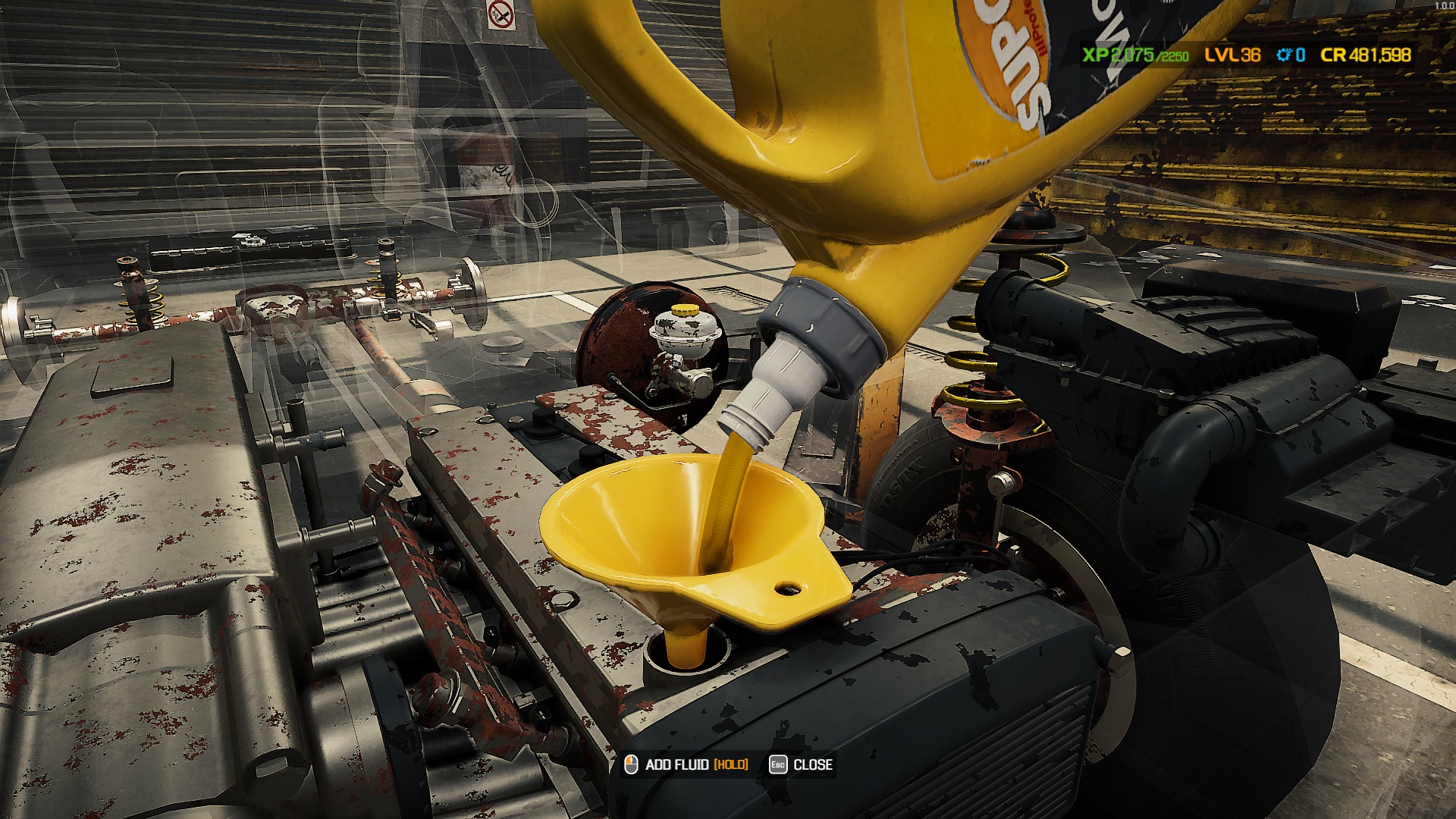
Task: Click the CLOSE text to exit fluid view
Action: click(x=811, y=766)
